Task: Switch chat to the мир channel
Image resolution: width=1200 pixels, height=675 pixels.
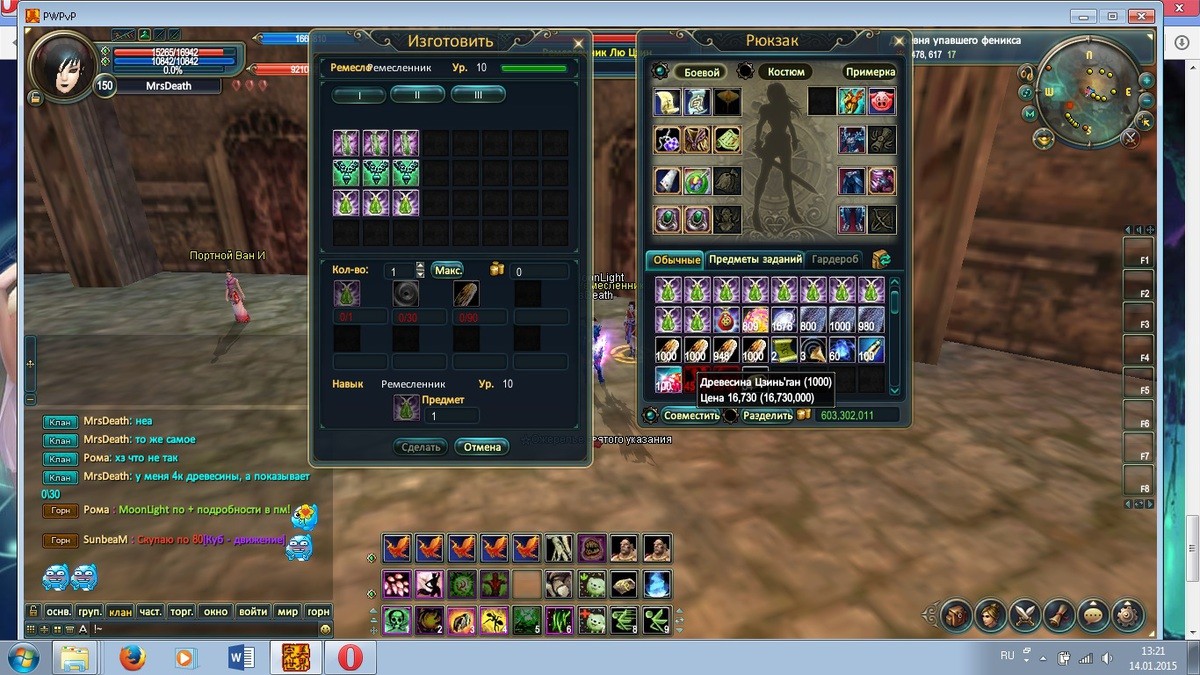Action: (288, 611)
